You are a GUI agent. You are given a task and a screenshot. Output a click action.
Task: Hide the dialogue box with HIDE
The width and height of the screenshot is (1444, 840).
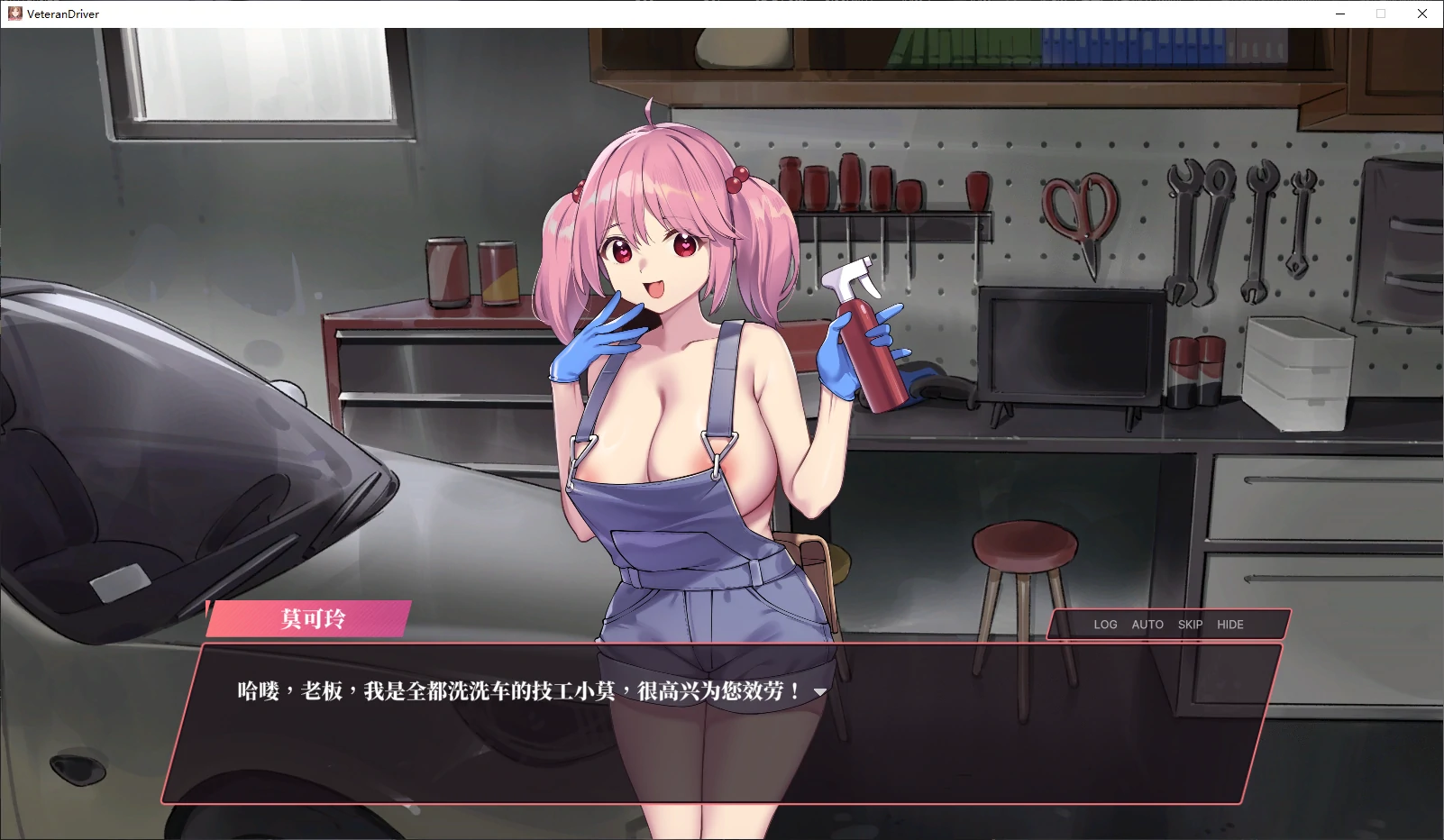[1229, 624]
